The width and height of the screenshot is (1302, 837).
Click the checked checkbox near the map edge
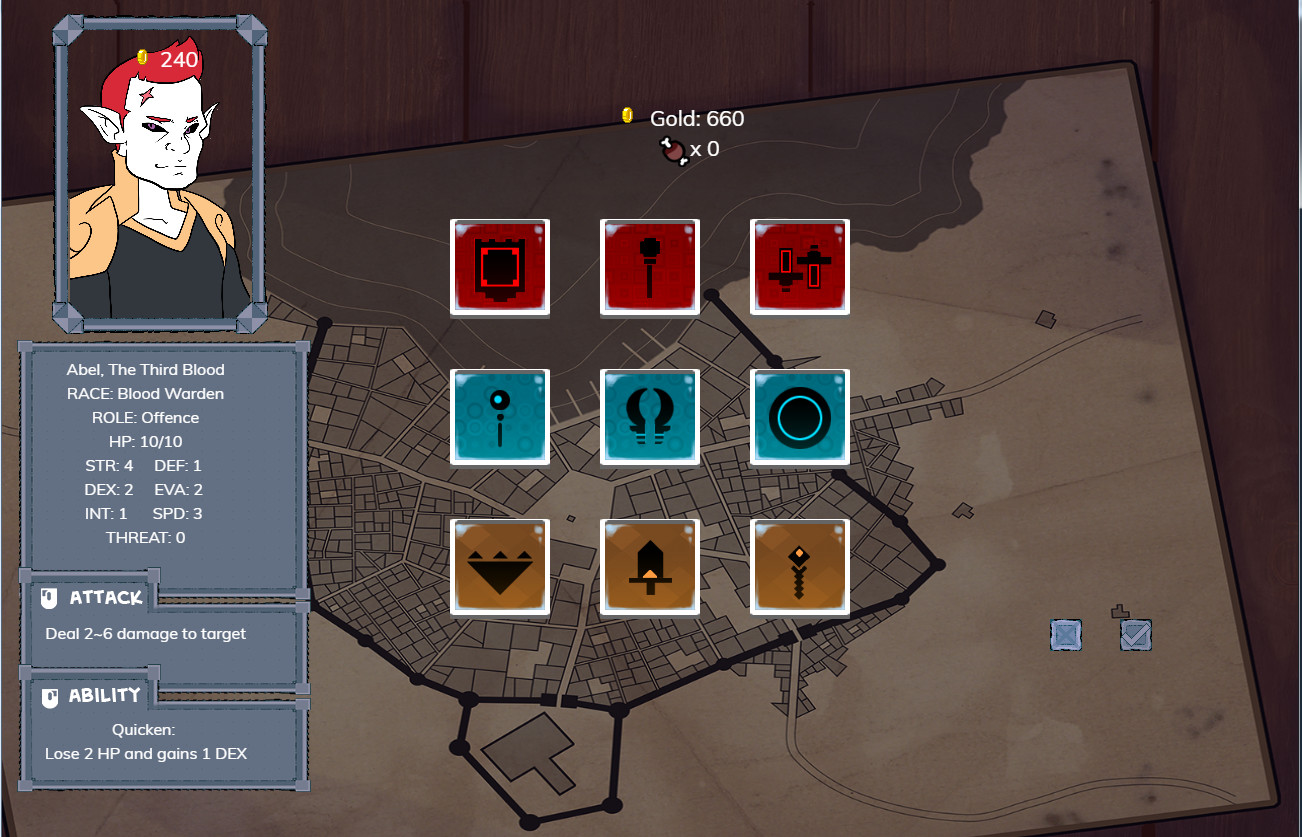1135,634
